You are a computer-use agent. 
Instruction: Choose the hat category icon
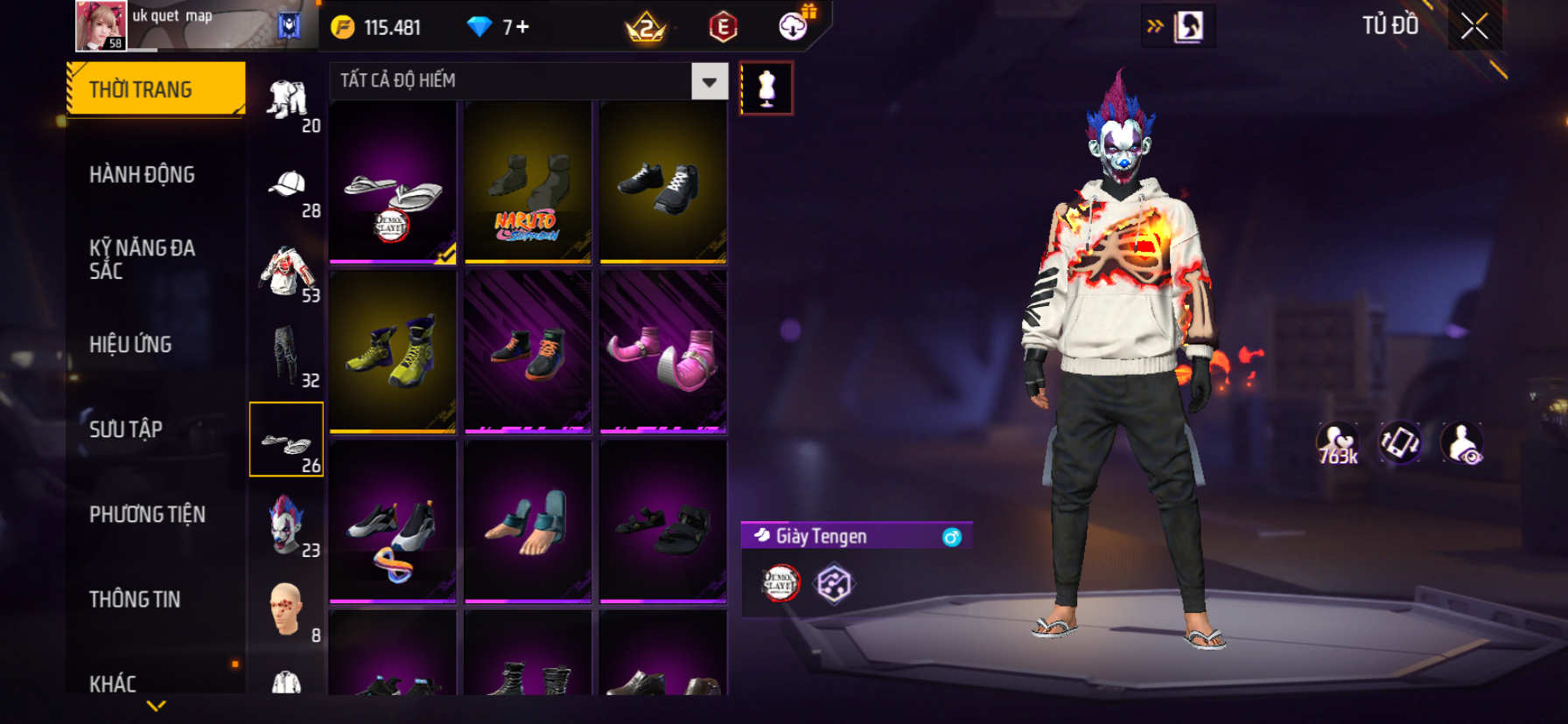pos(287,187)
